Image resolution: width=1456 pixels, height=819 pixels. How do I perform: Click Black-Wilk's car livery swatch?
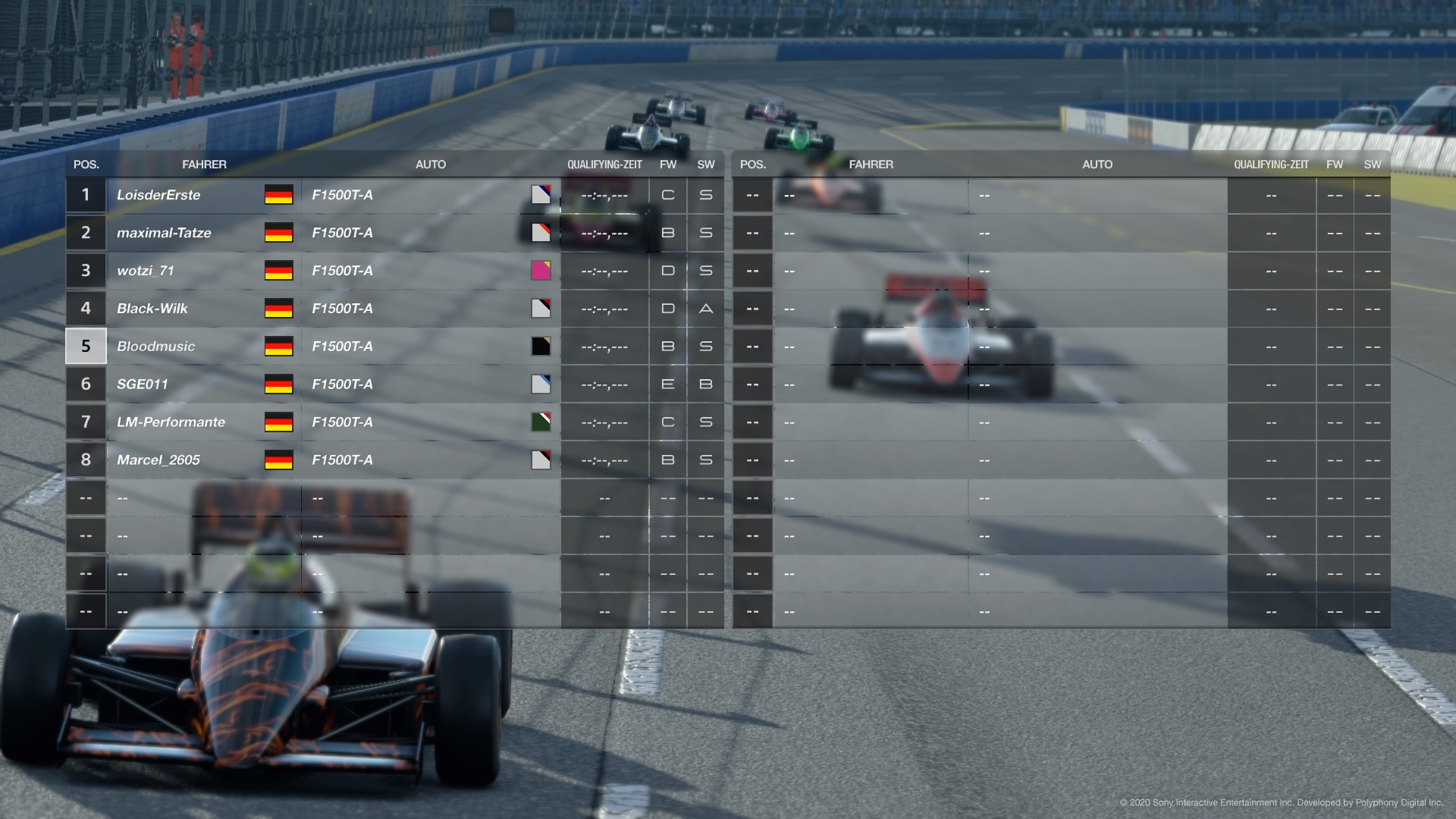point(541,308)
